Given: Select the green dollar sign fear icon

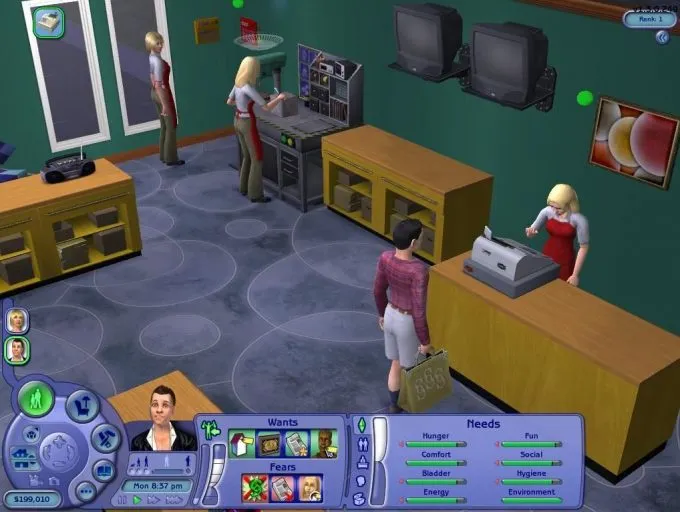Looking at the screenshot, I should 255,487.
